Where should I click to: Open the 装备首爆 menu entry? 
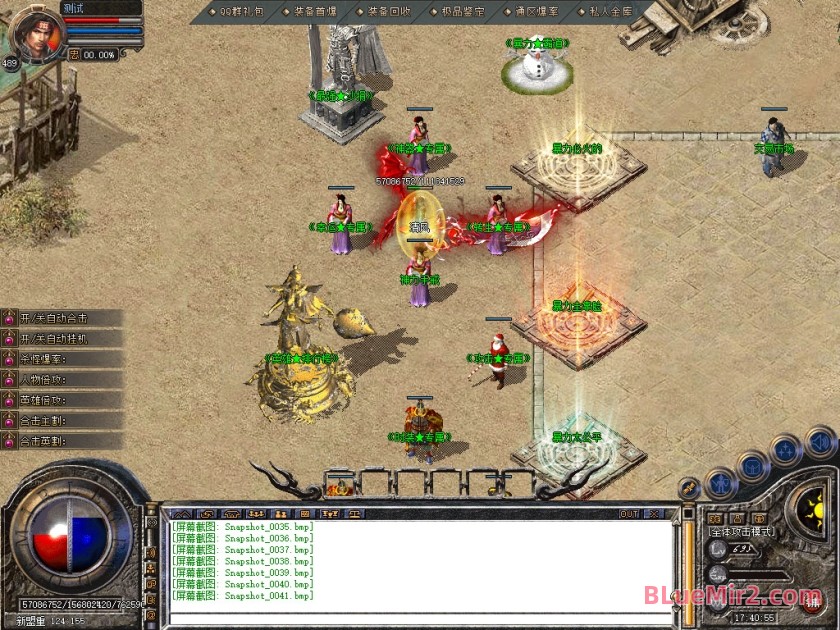310,11
